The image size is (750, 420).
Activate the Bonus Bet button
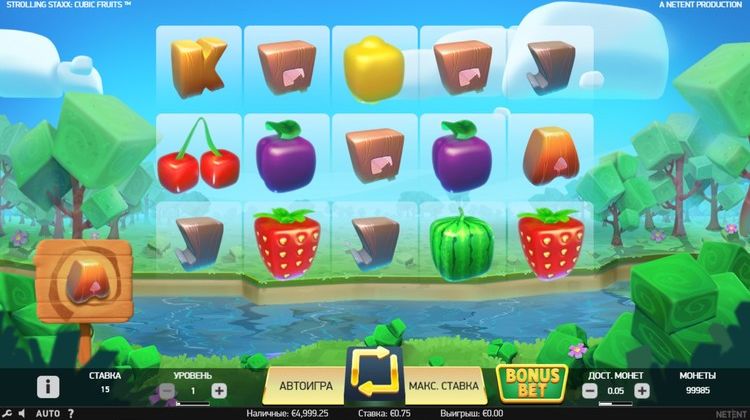click(x=532, y=382)
